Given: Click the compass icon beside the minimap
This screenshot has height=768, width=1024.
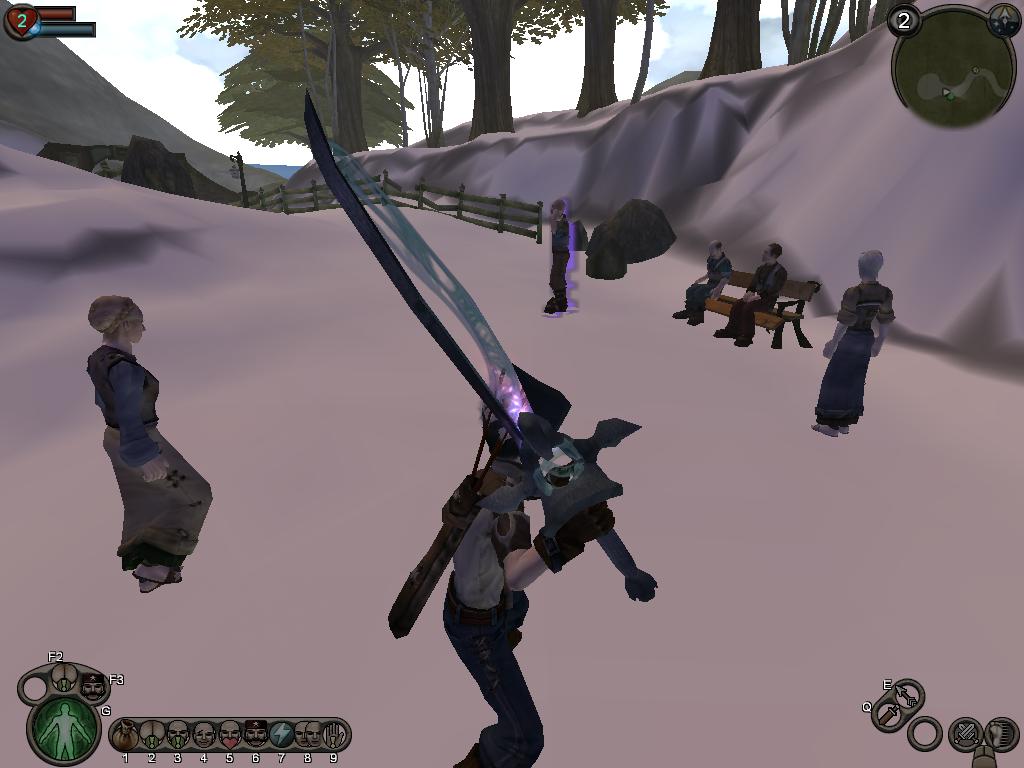Looking at the screenshot, I should [x=1003, y=20].
